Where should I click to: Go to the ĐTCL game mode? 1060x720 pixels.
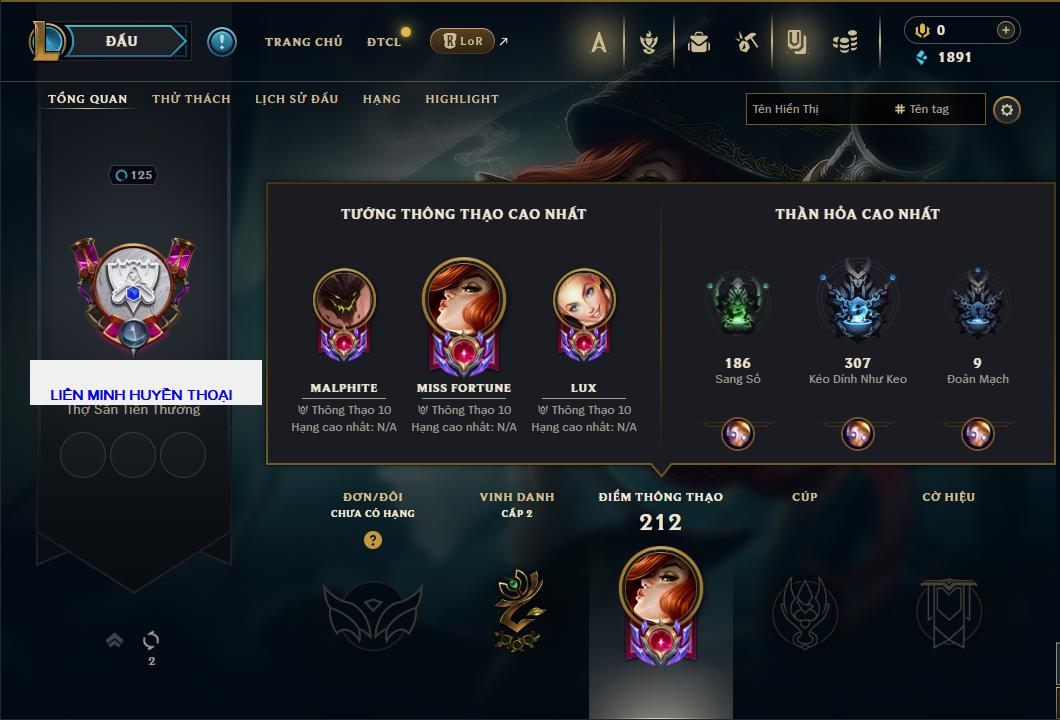[x=384, y=42]
